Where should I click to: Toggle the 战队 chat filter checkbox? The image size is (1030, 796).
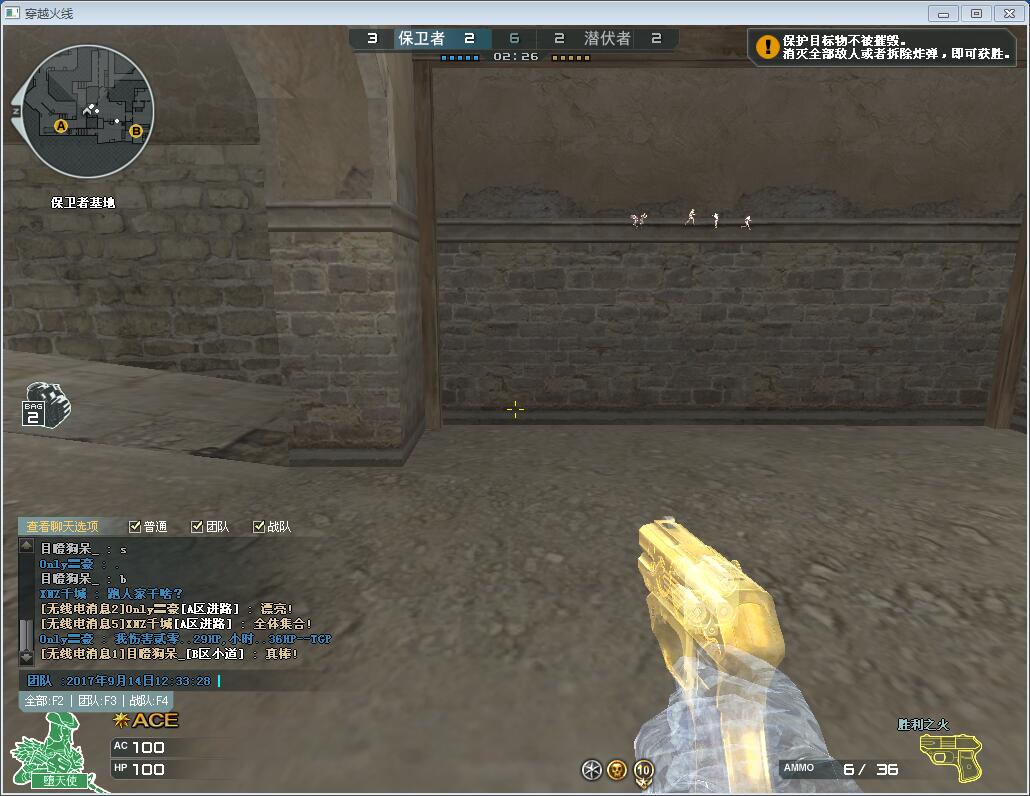click(260, 527)
